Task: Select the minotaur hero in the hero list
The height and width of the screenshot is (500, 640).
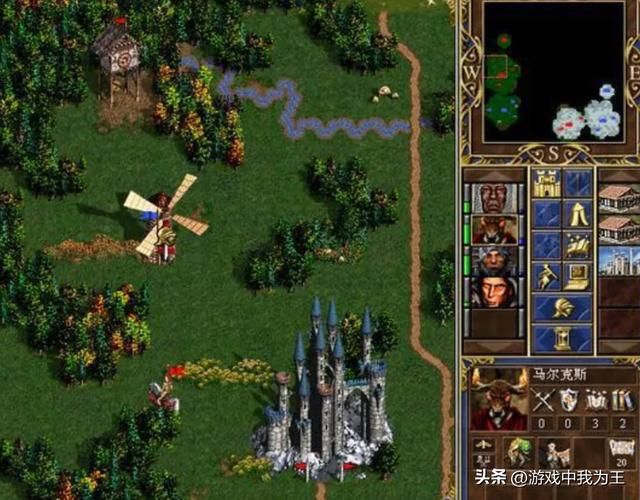Action: coord(494,229)
